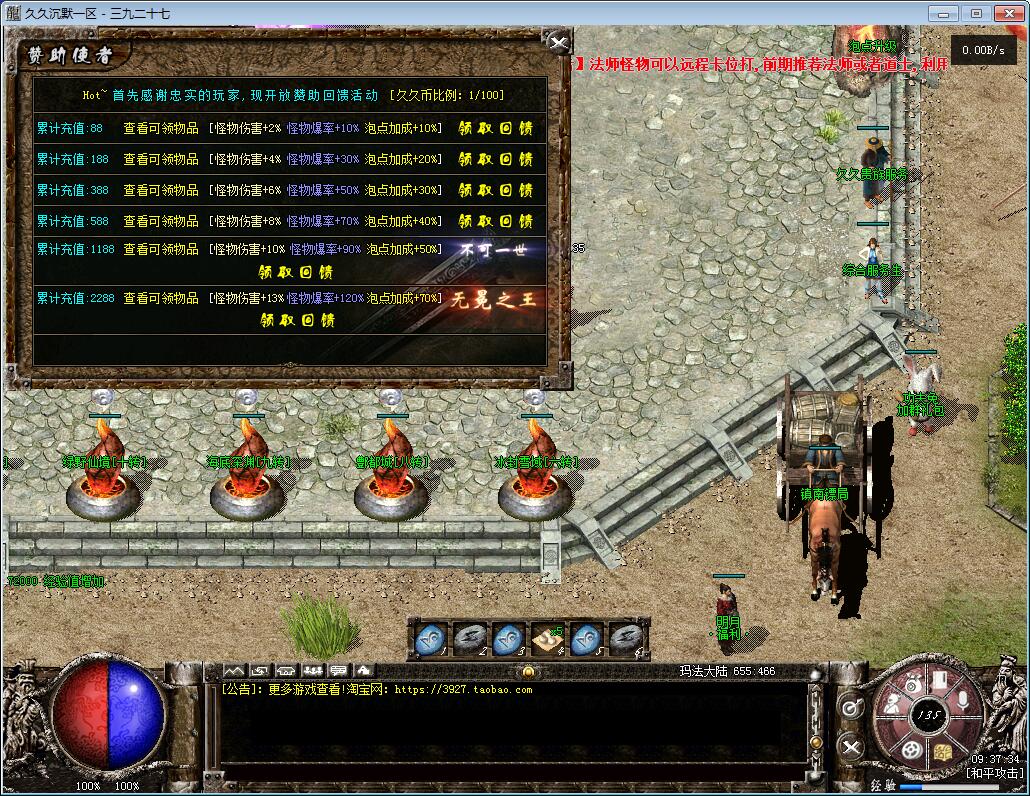Open the taobao link in the chat announcement
Screen dimensions: 1030x796
click(463, 689)
